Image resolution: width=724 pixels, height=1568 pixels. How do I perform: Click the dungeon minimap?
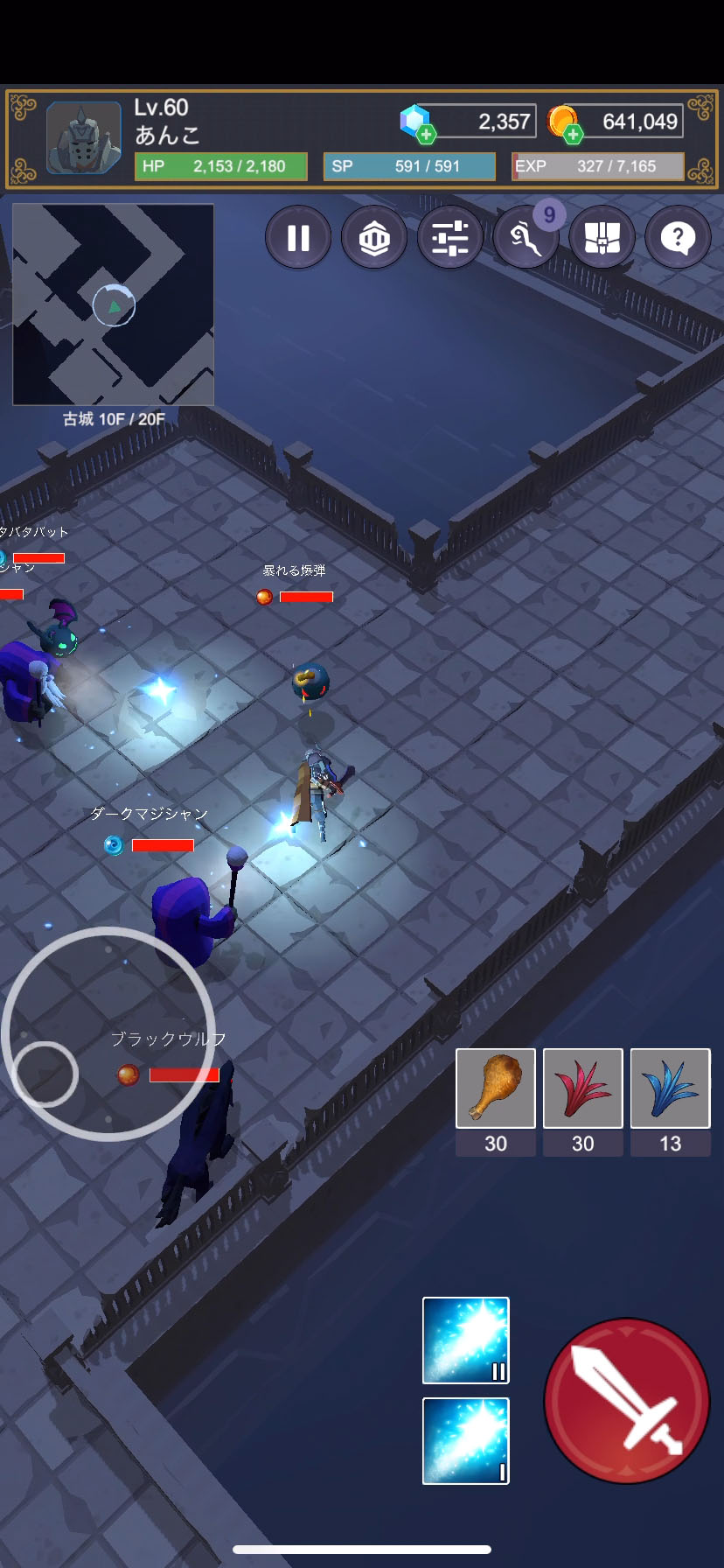point(114,304)
